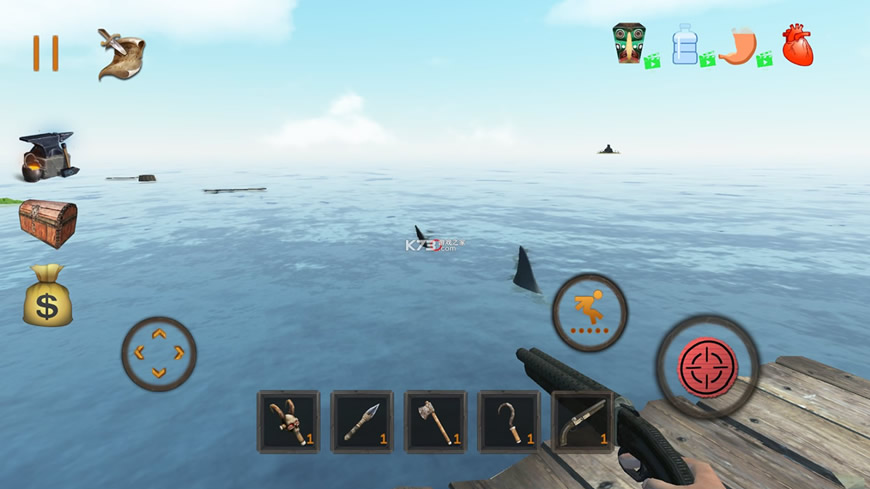Image resolution: width=870 pixels, height=489 pixels.
Task: Select the spear hotbar slot
Action: coord(362,421)
